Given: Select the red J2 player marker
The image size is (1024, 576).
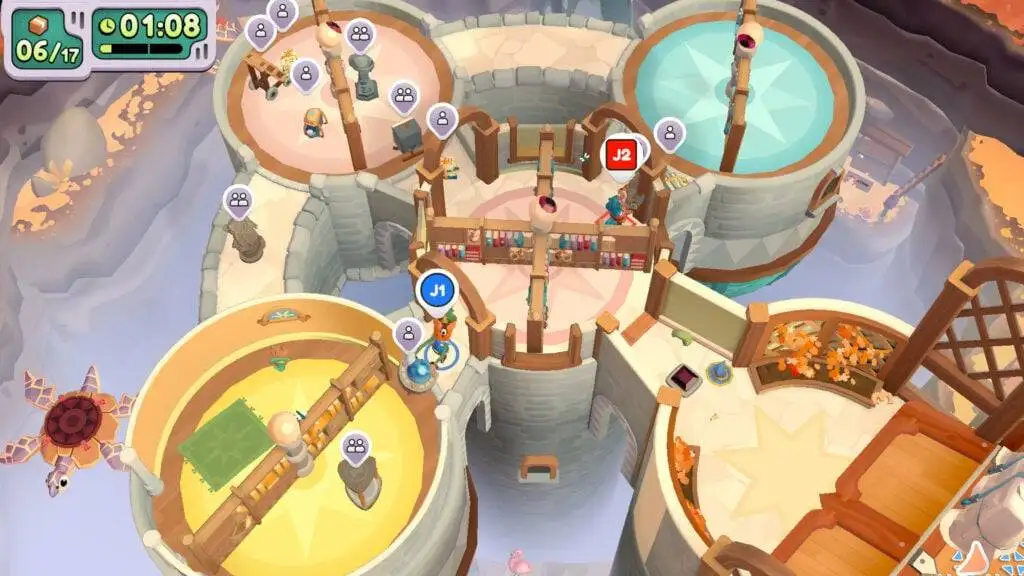Looking at the screenshot, I should [621, 155].
